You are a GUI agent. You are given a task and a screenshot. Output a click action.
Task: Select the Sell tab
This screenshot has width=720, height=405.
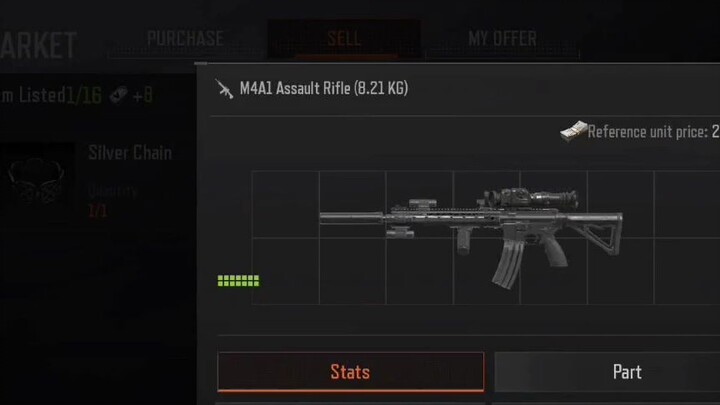(x=344, y=39)
